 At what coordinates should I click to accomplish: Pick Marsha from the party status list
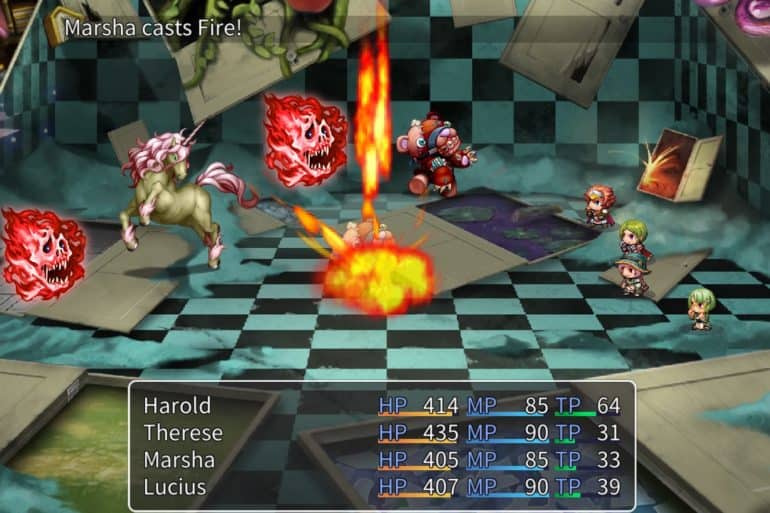[180, 460]
